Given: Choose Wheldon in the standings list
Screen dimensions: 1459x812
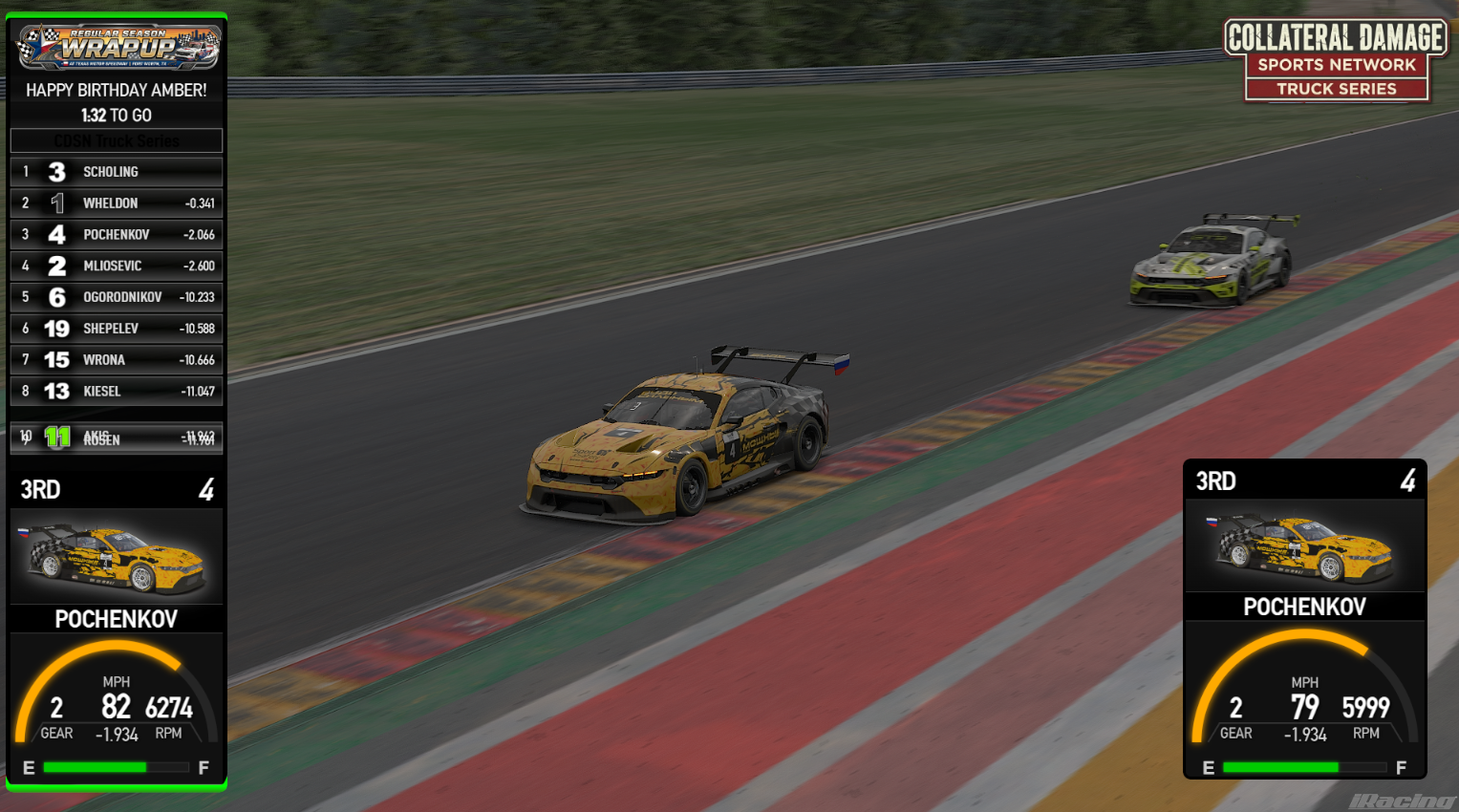Looking at the screenshot, I should [x=117, y=203].
